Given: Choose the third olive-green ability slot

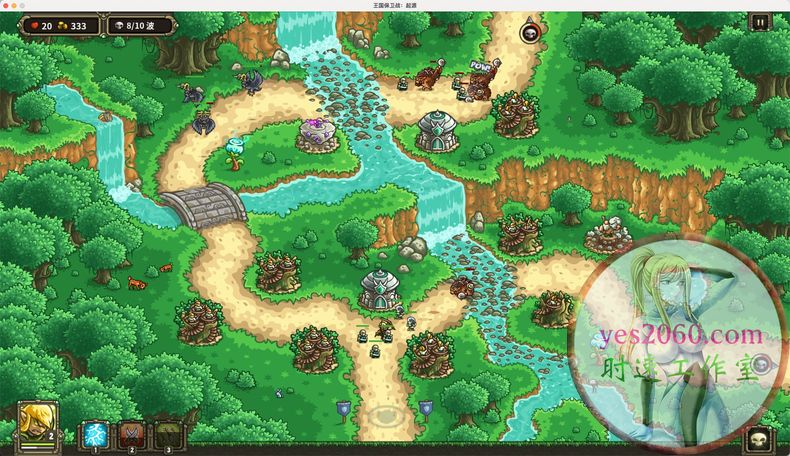Looking at the screenshot, I should [167, 433].
